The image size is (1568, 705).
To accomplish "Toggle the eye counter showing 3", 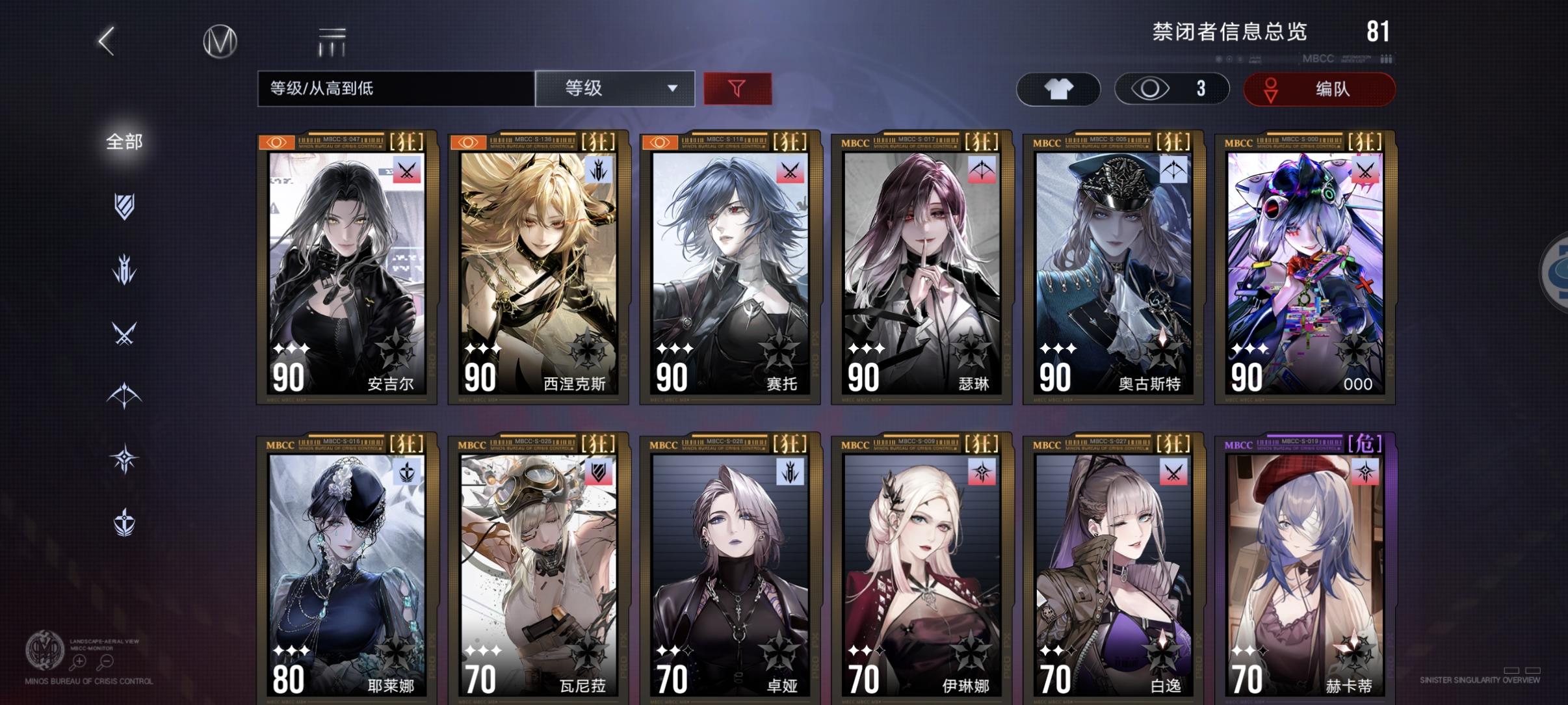I will tap(1171, 88).
